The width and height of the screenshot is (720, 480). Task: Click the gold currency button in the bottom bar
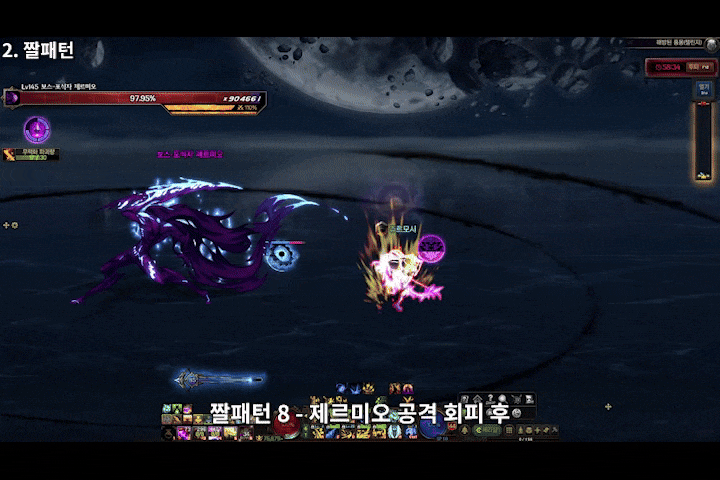(x=487, y=430)
